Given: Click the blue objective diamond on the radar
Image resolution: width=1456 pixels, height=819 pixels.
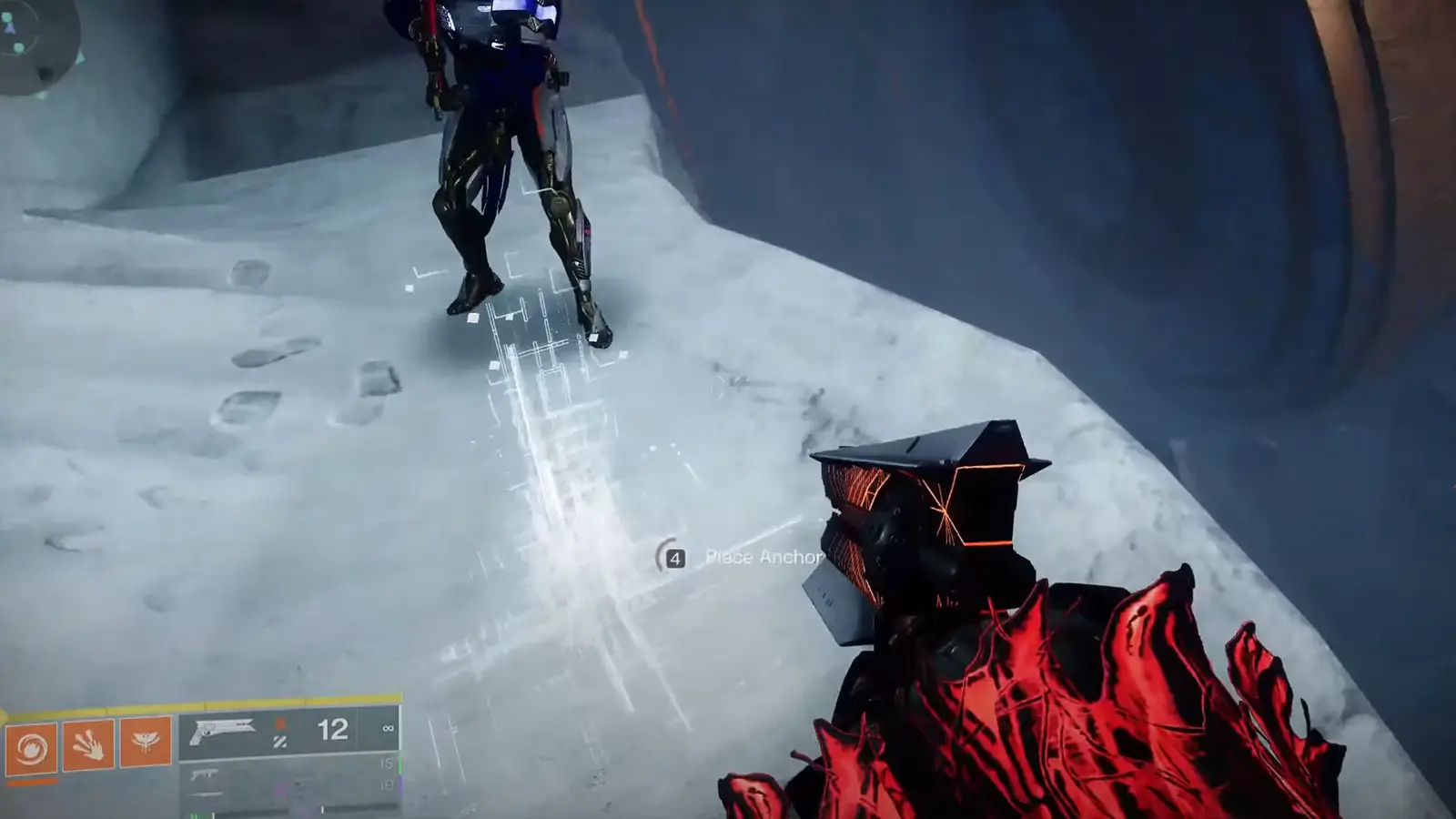Looking at the screenshot, I should pyautogui.click(x=10, y=28).
